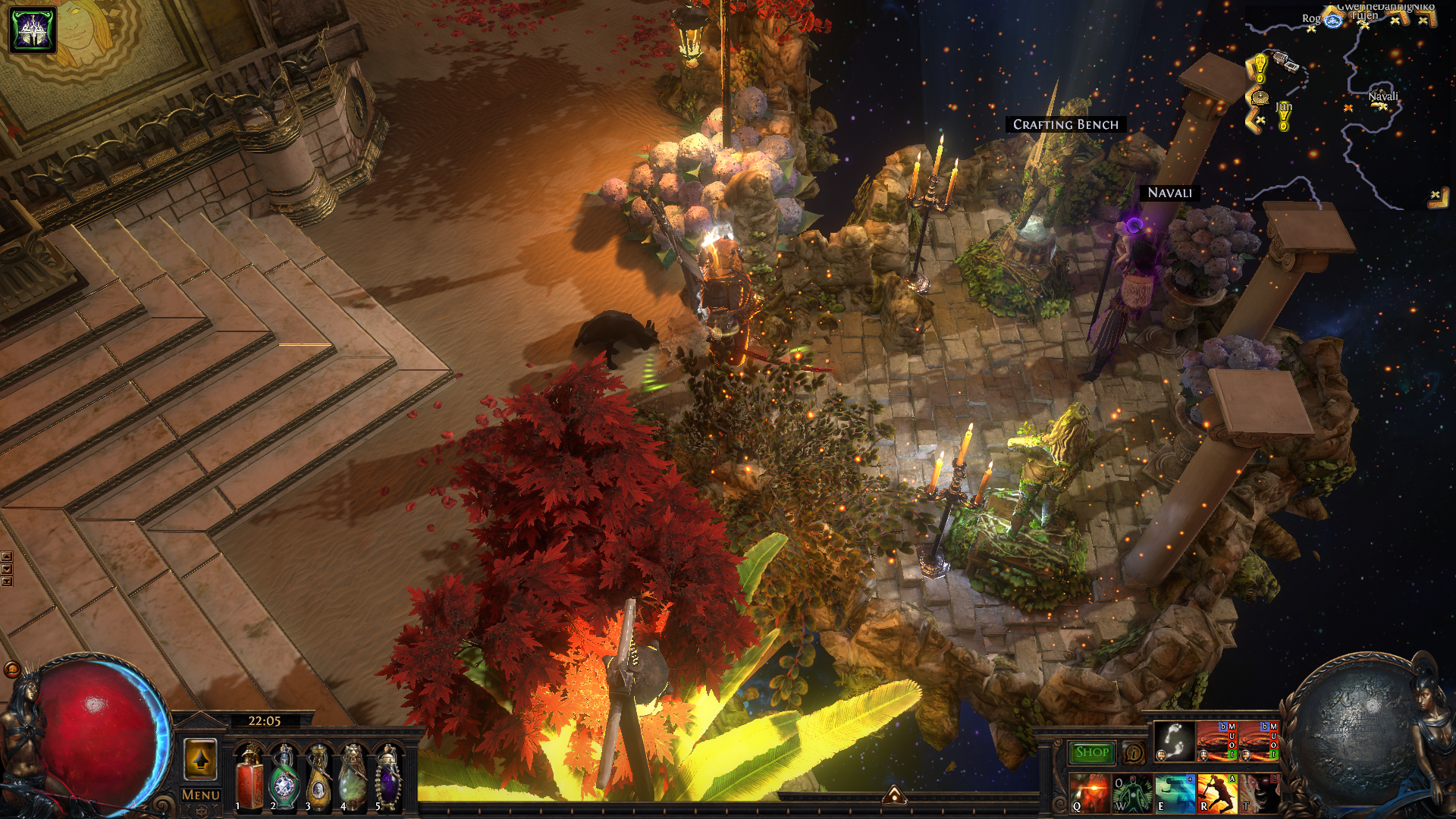Open the green Shop button
This screenshot has width=1456, height=819.
(x=1091, y=752)
